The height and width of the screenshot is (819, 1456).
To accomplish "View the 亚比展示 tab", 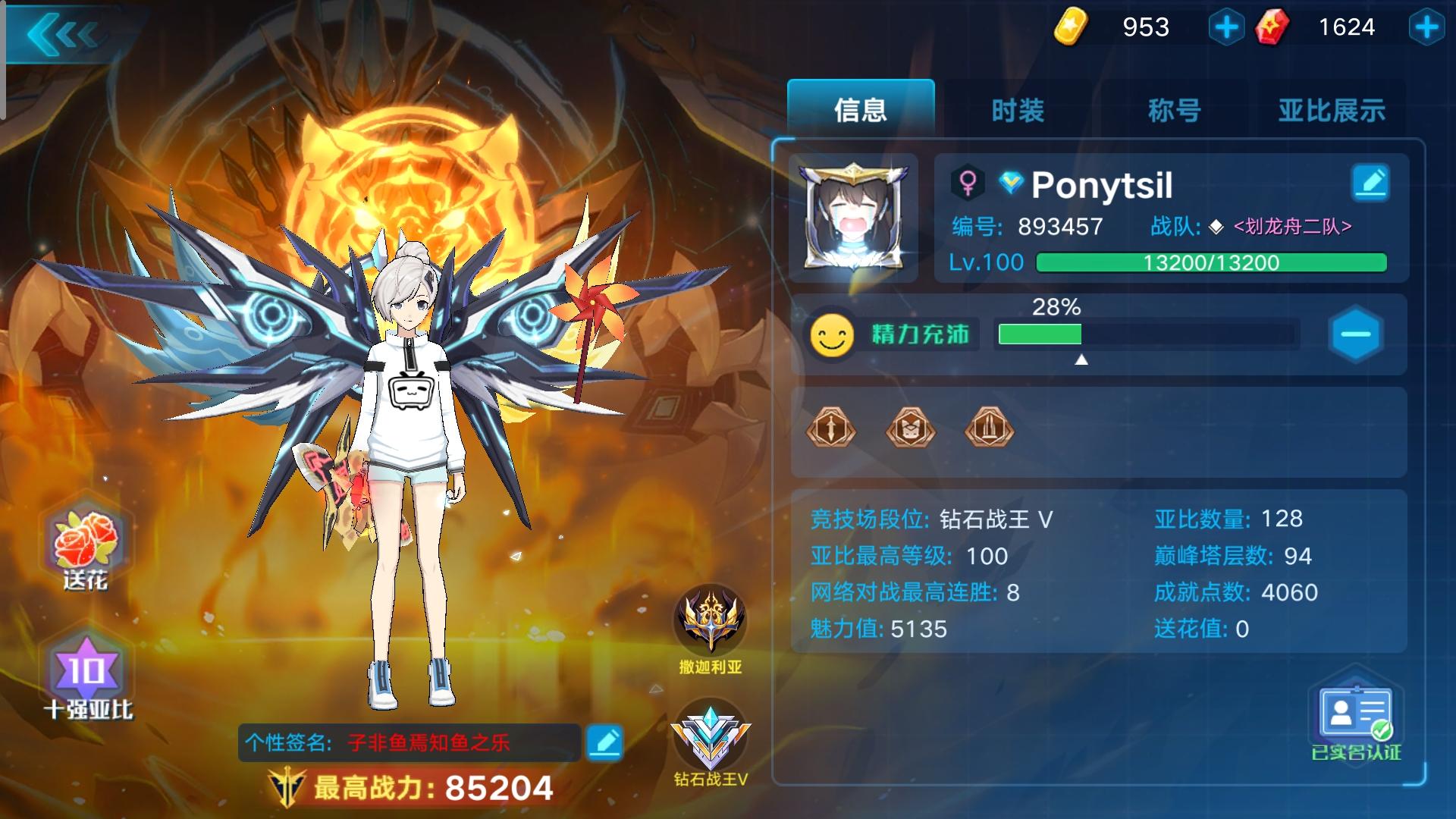I will pos(1332,110).
